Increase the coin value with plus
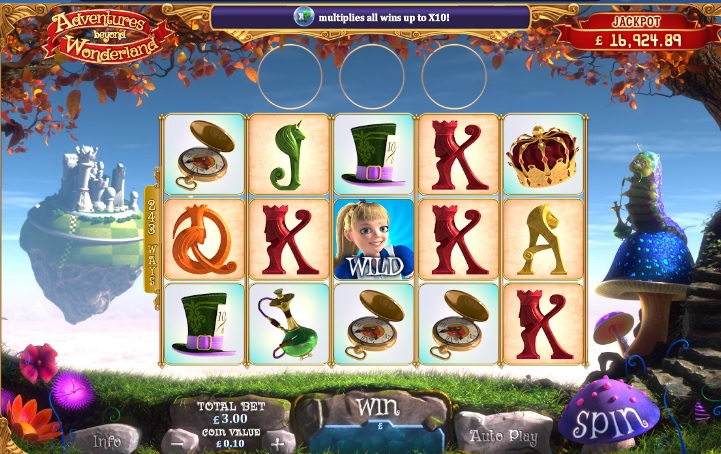 point(277,441)
